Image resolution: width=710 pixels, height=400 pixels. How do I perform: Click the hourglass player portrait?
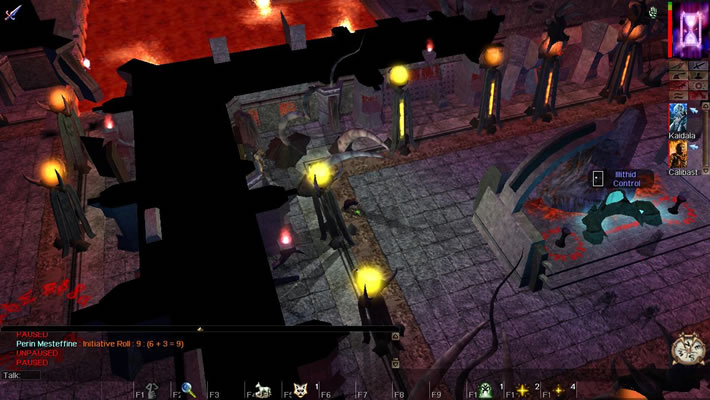[690, 28]
